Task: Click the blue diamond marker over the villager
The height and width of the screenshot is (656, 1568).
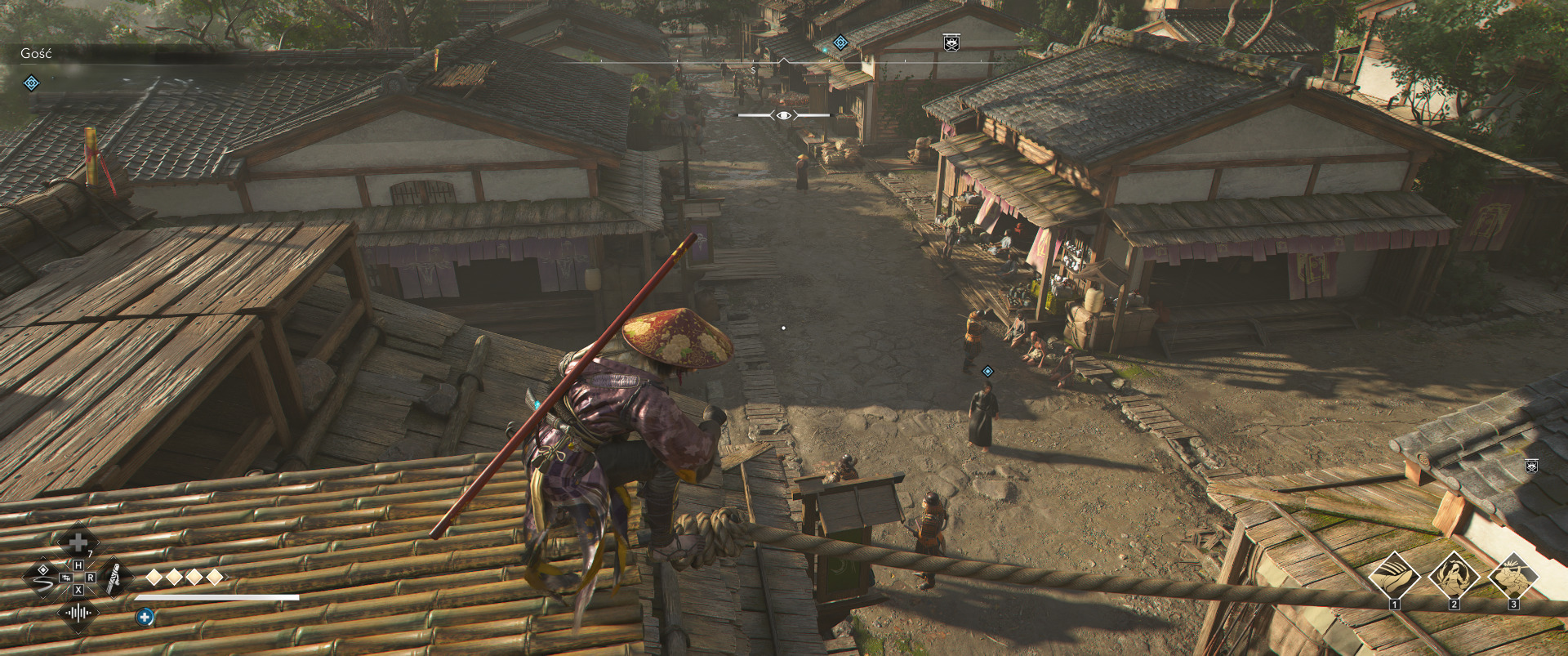Action: [987, 372]
